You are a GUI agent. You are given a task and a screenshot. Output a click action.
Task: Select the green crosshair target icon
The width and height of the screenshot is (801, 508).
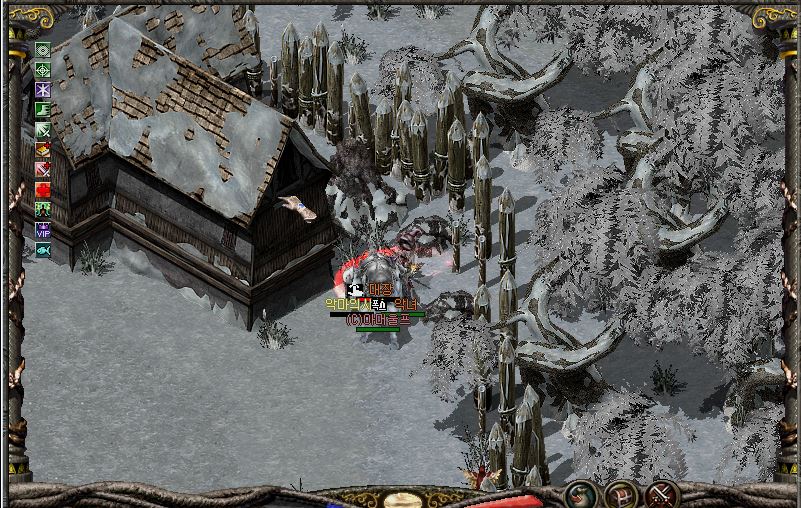pos(43,70)
